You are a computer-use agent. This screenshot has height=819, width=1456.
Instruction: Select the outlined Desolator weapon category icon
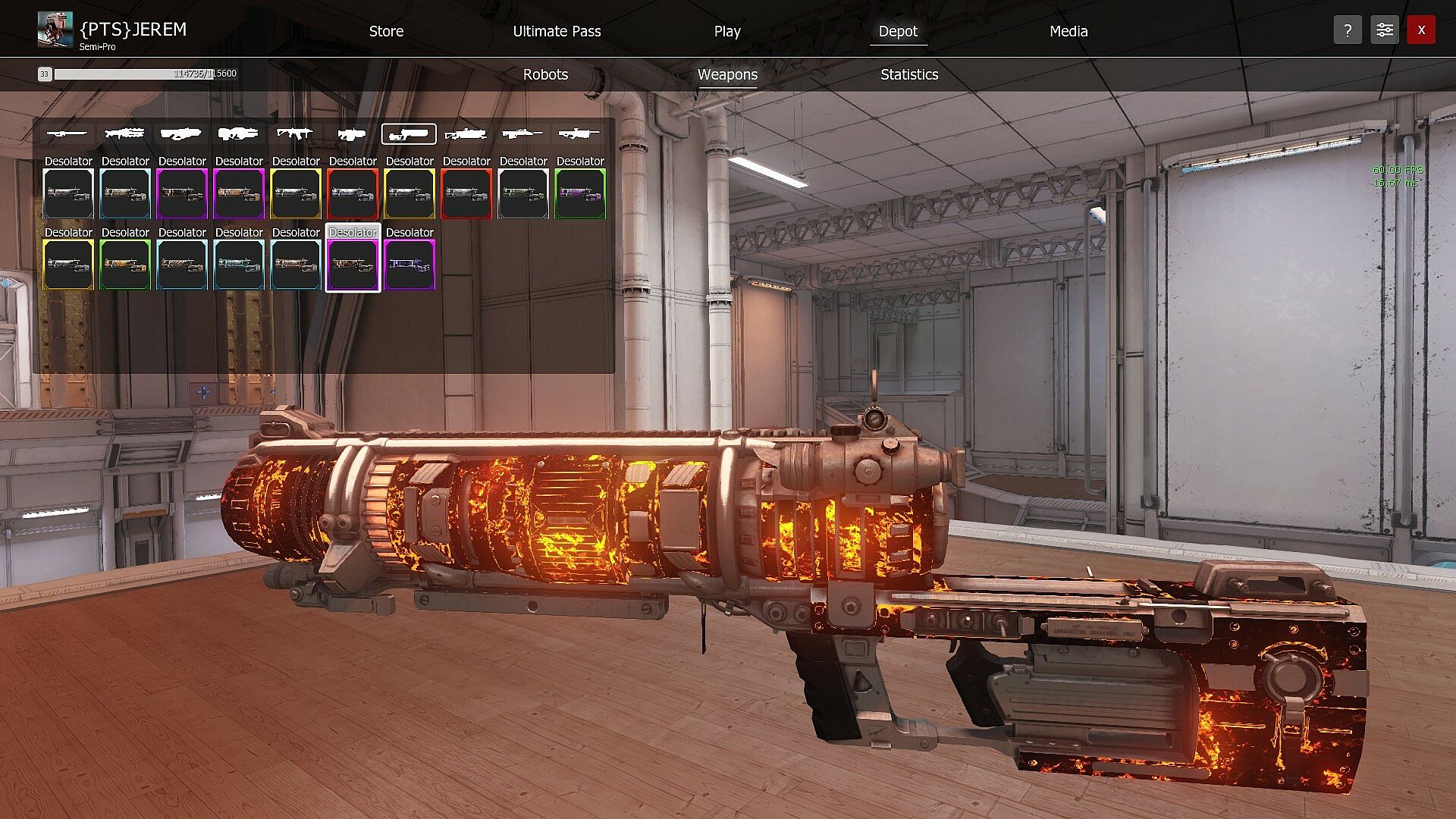pos(409,134)
